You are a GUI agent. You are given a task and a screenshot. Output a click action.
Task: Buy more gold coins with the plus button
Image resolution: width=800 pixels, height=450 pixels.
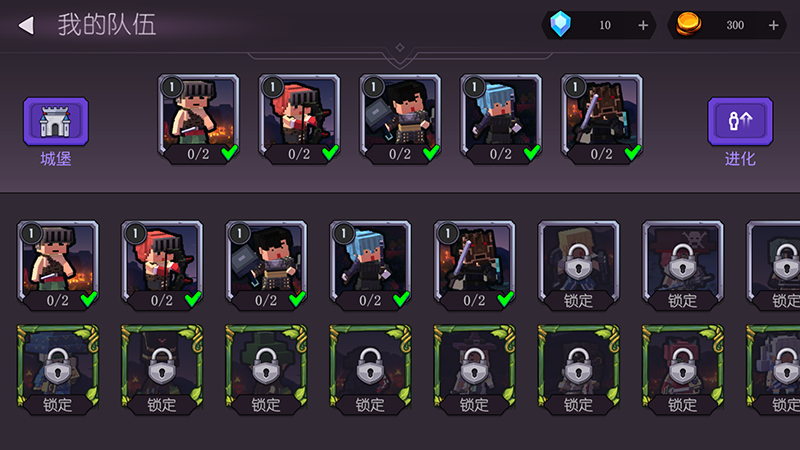(773, 25)
